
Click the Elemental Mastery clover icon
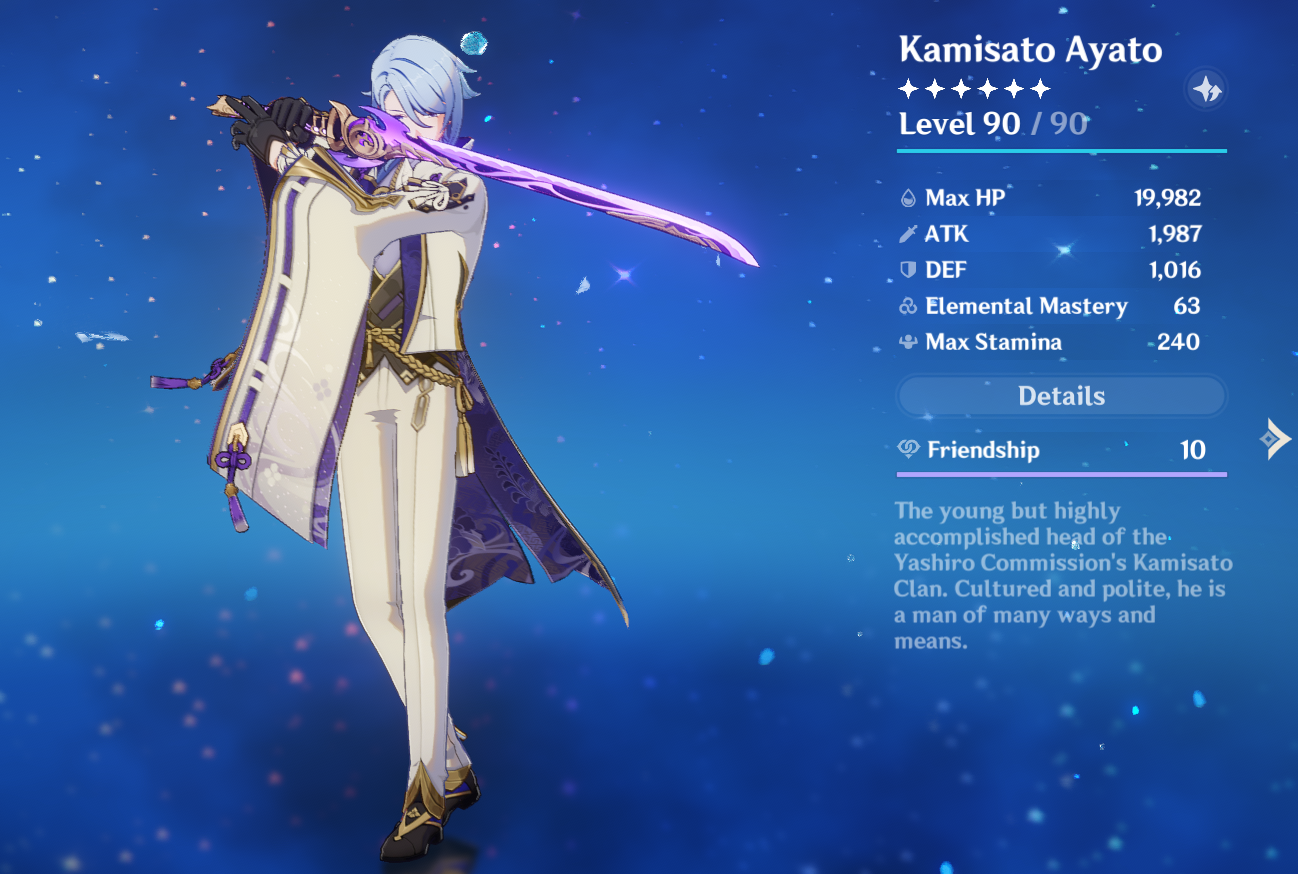tap(909, 306)
